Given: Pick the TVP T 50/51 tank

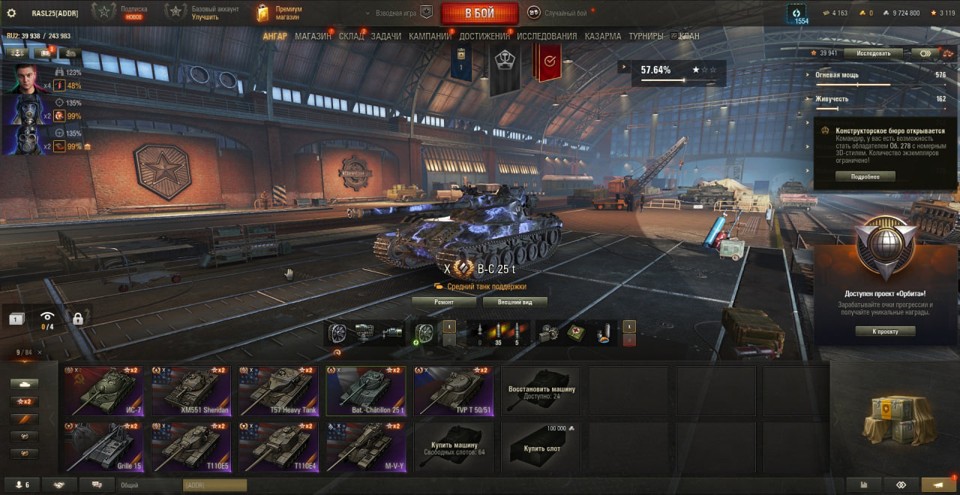Looking at the screenshot, I should [x=453, y=389].
